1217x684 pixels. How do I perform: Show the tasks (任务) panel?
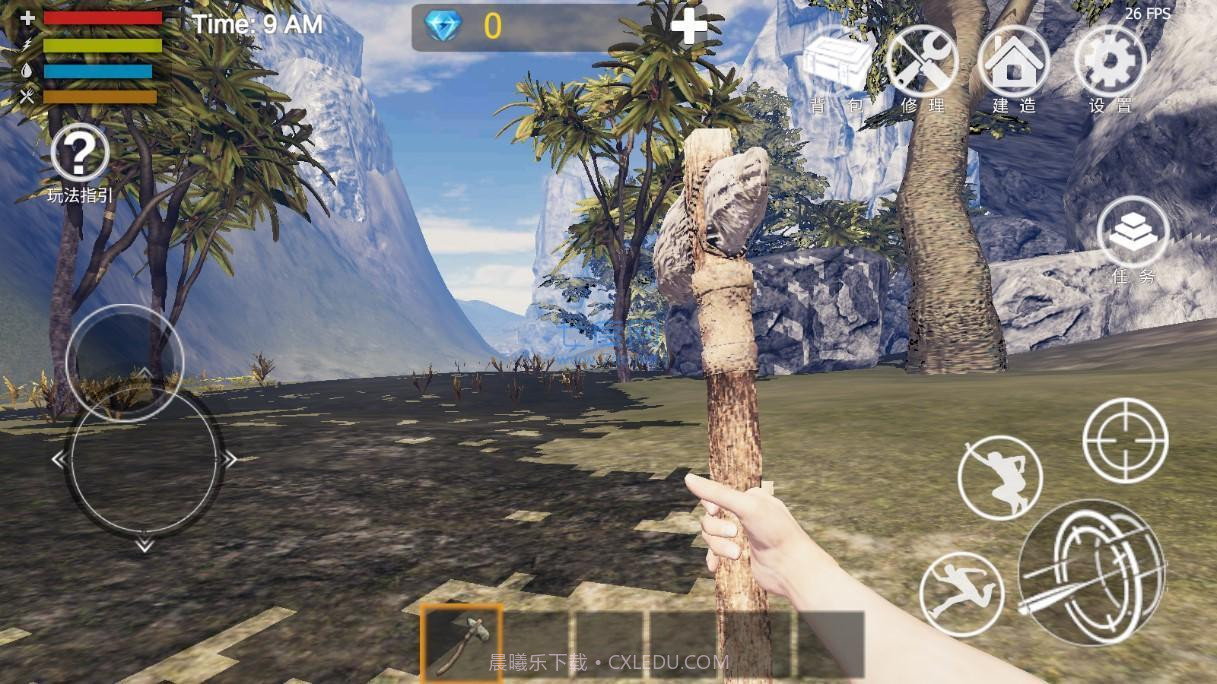pyautogui.click(x=1133, y=233)
